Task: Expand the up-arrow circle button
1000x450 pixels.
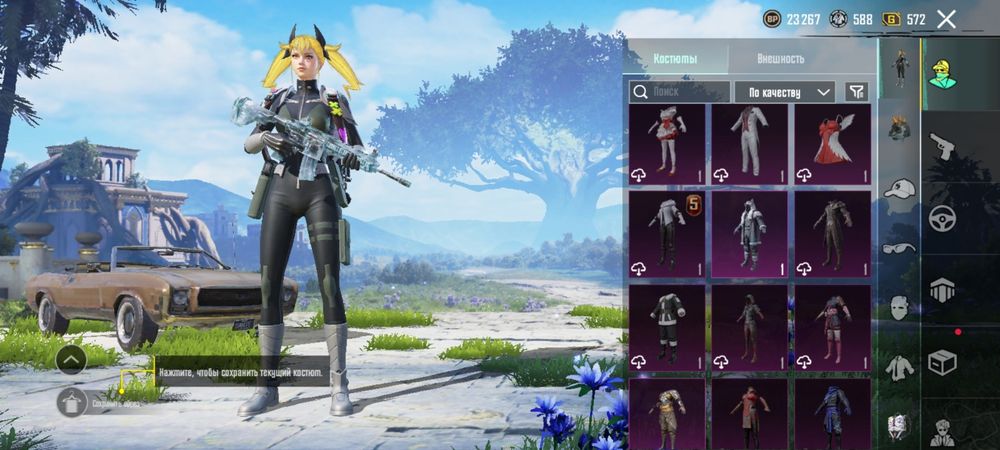Action: [70, 359]
